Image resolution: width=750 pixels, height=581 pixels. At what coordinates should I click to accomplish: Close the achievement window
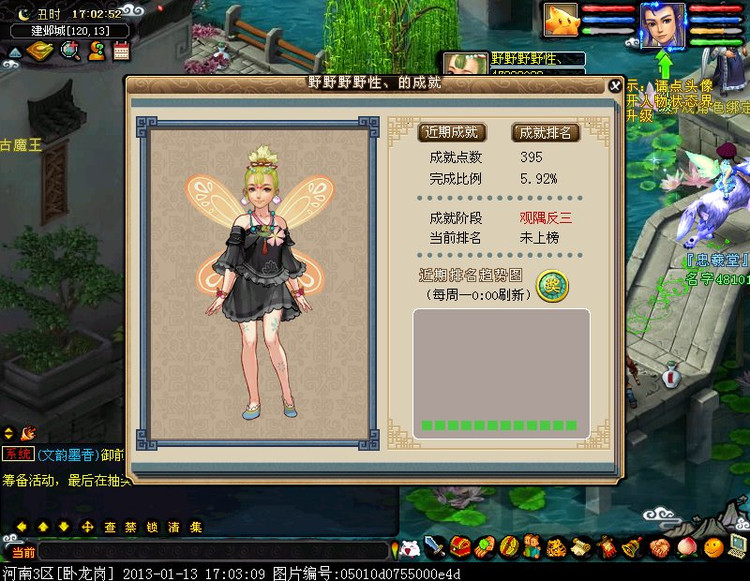pos(615,86)
